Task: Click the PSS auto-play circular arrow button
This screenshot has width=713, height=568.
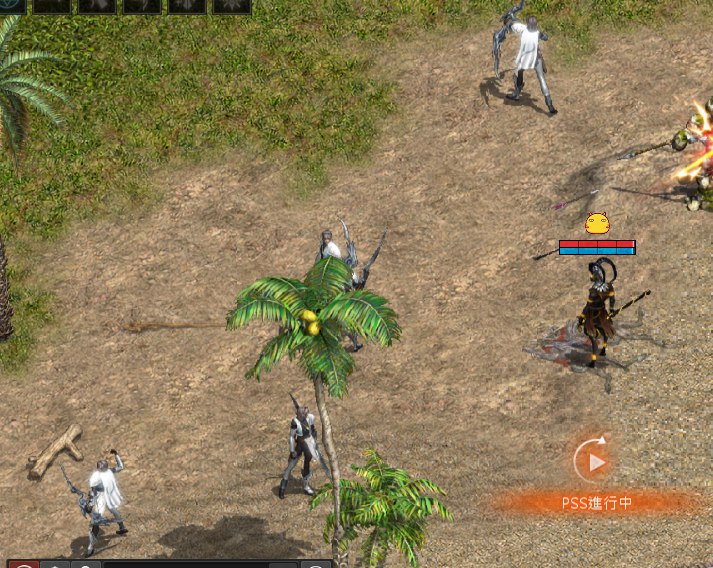Action: [x=593, y=461]
